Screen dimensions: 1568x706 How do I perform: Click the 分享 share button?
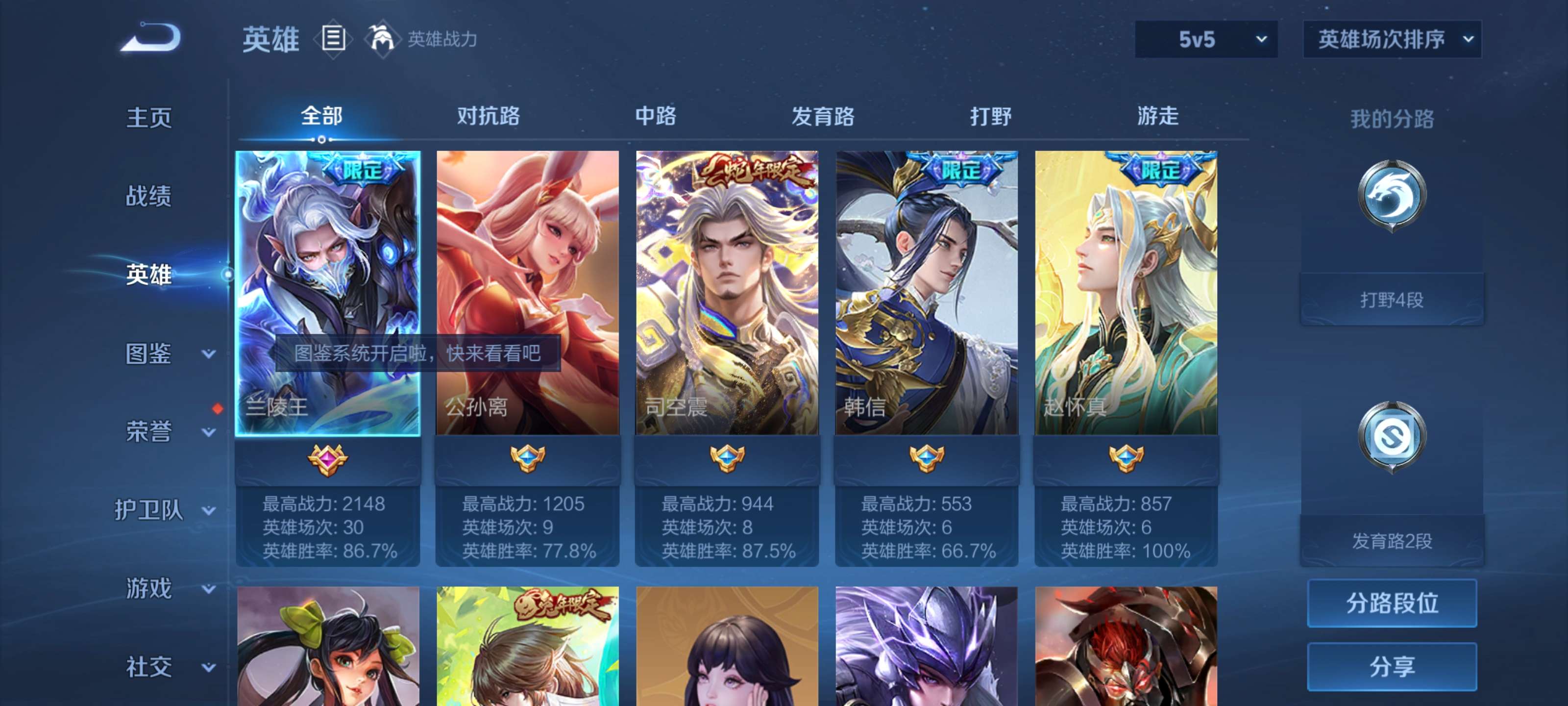point(1392,666)
